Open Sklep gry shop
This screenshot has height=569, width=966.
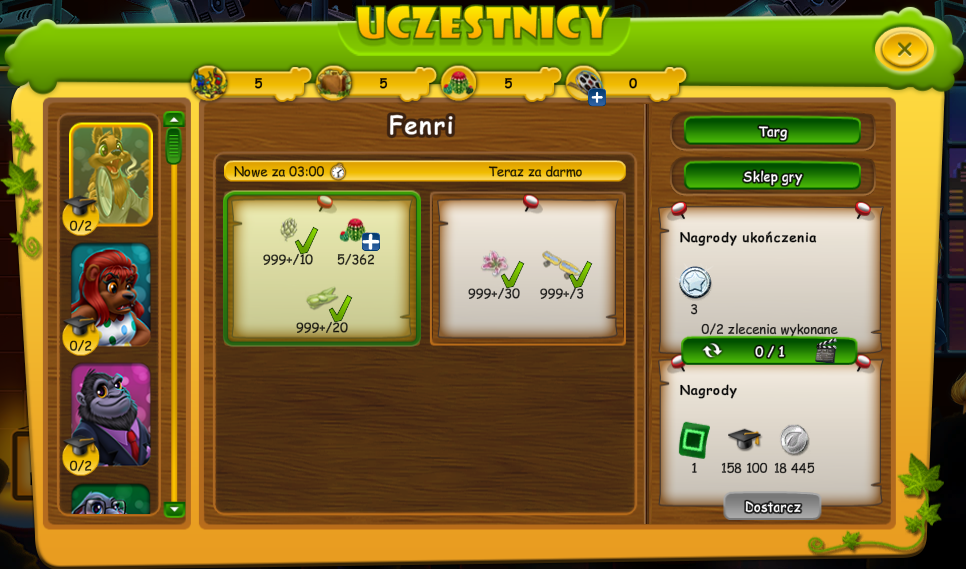coord(772,177)
